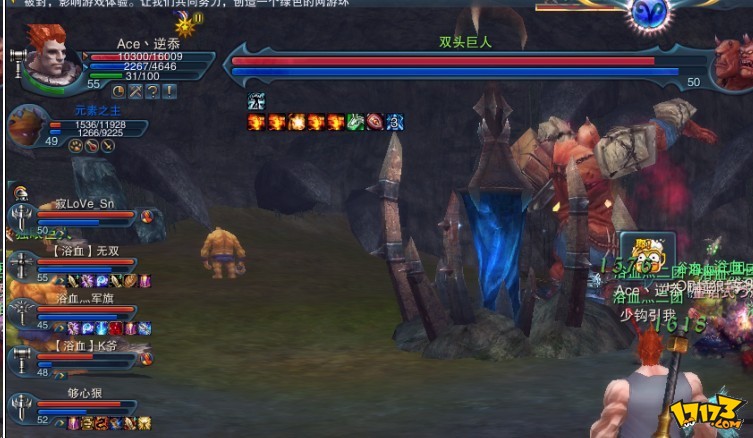The image size is (753, 438).
Task: Open the yellow cartoon emoticon chat bubble
Action: [640, 257]
